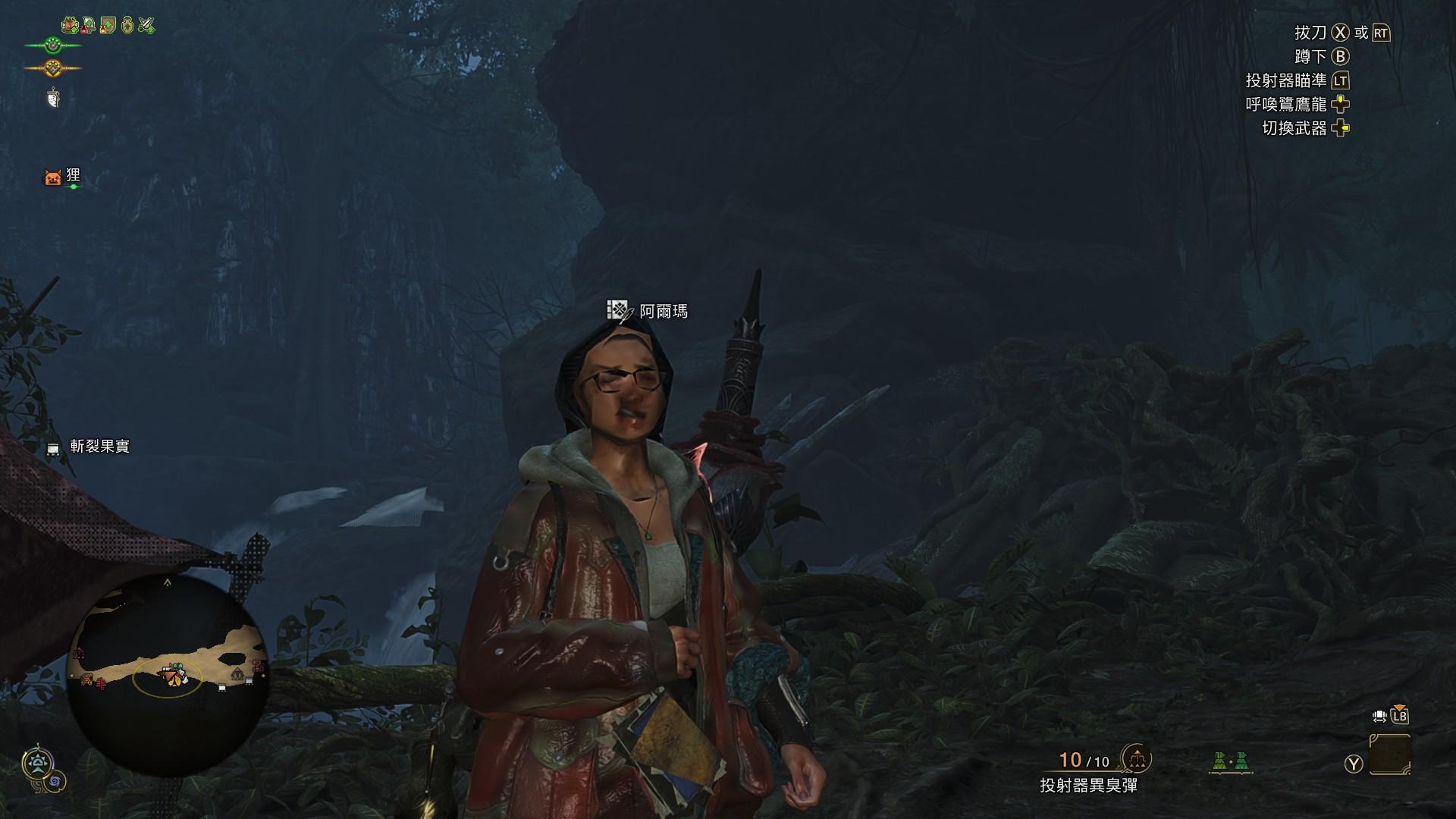Click the 阿爾瑪 name tag
The width and height of the screenshot is (1456, 819).
tap(663, 311)
